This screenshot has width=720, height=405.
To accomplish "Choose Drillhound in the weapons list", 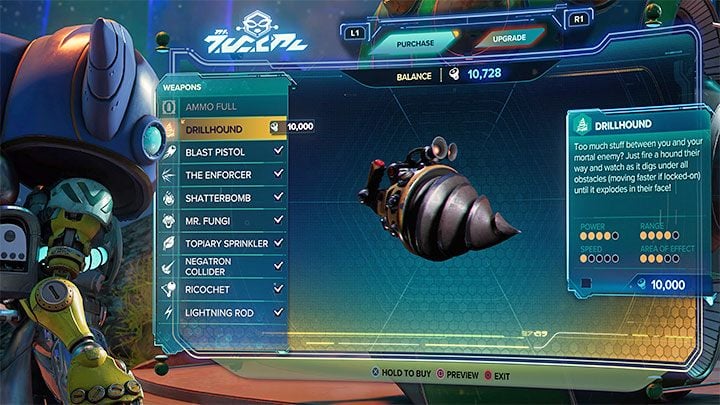I will 220,128.
